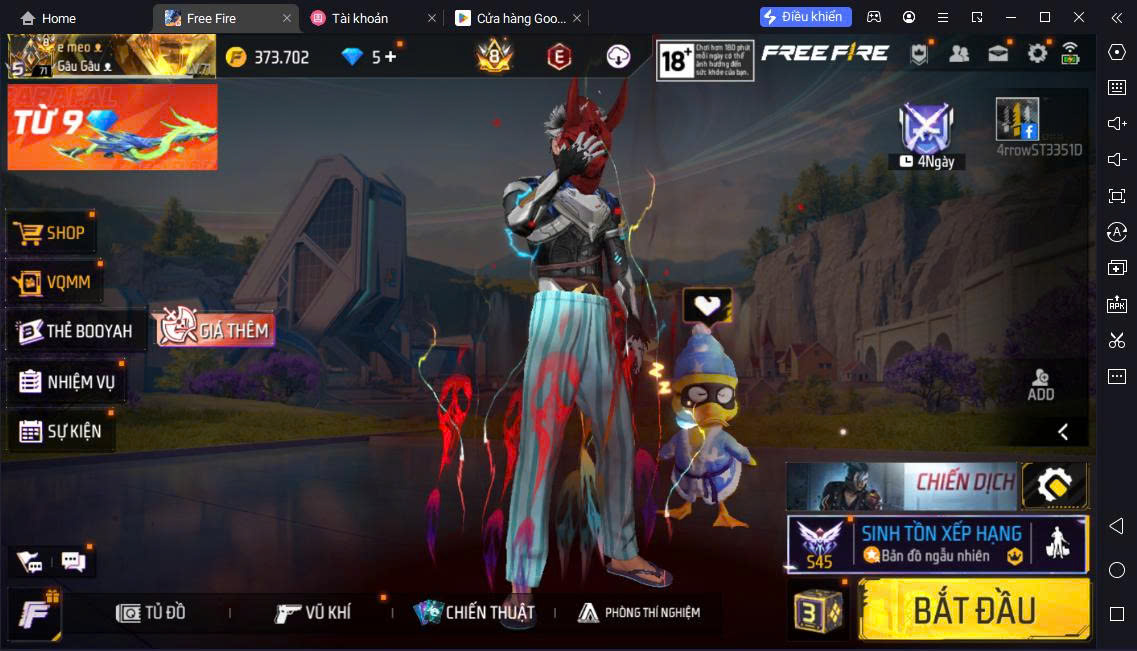Open the CHIẾN DỊCH campaign banner
The image size is (1137, 651).
pyautogui.click(x=901, y=486)
